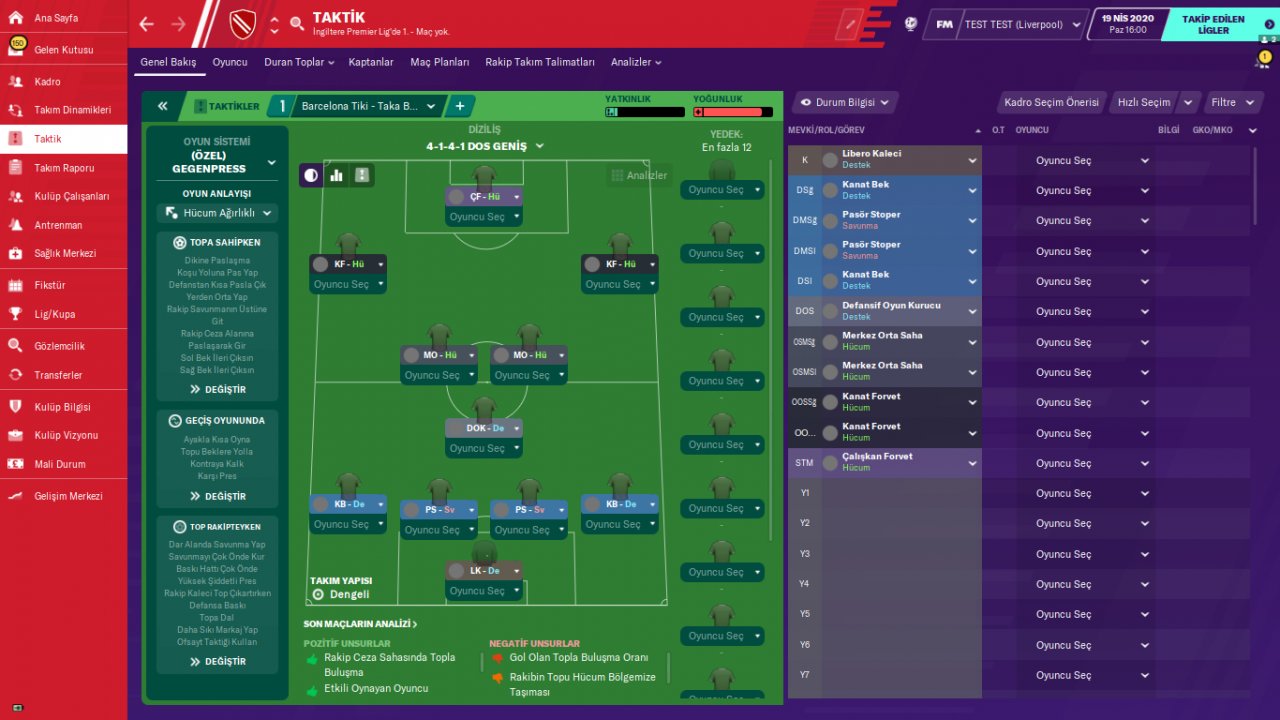This screenshot has width=1280, height=720.
Task: Switch to Maç Planları tab
Action: [439, 62]
